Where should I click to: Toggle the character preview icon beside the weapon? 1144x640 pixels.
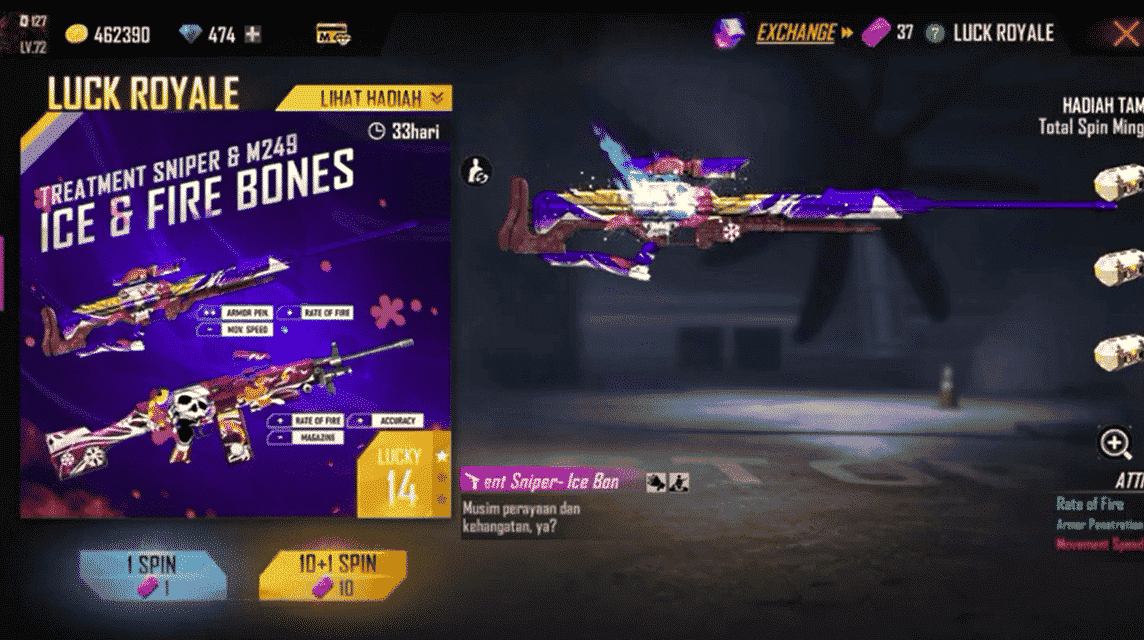pyautogui.click(x=475, y=171)
